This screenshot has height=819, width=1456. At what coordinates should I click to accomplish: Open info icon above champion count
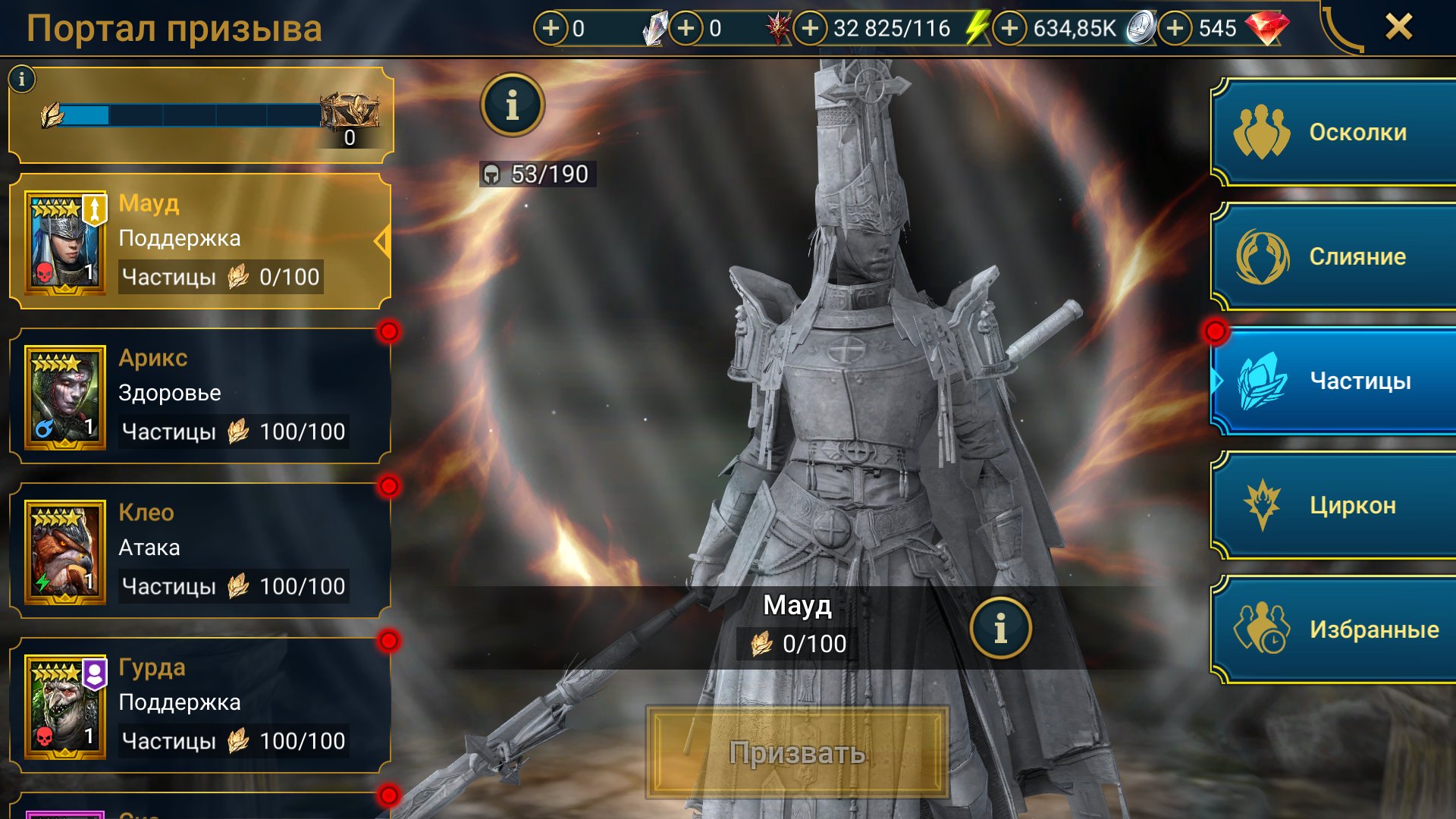513,105
